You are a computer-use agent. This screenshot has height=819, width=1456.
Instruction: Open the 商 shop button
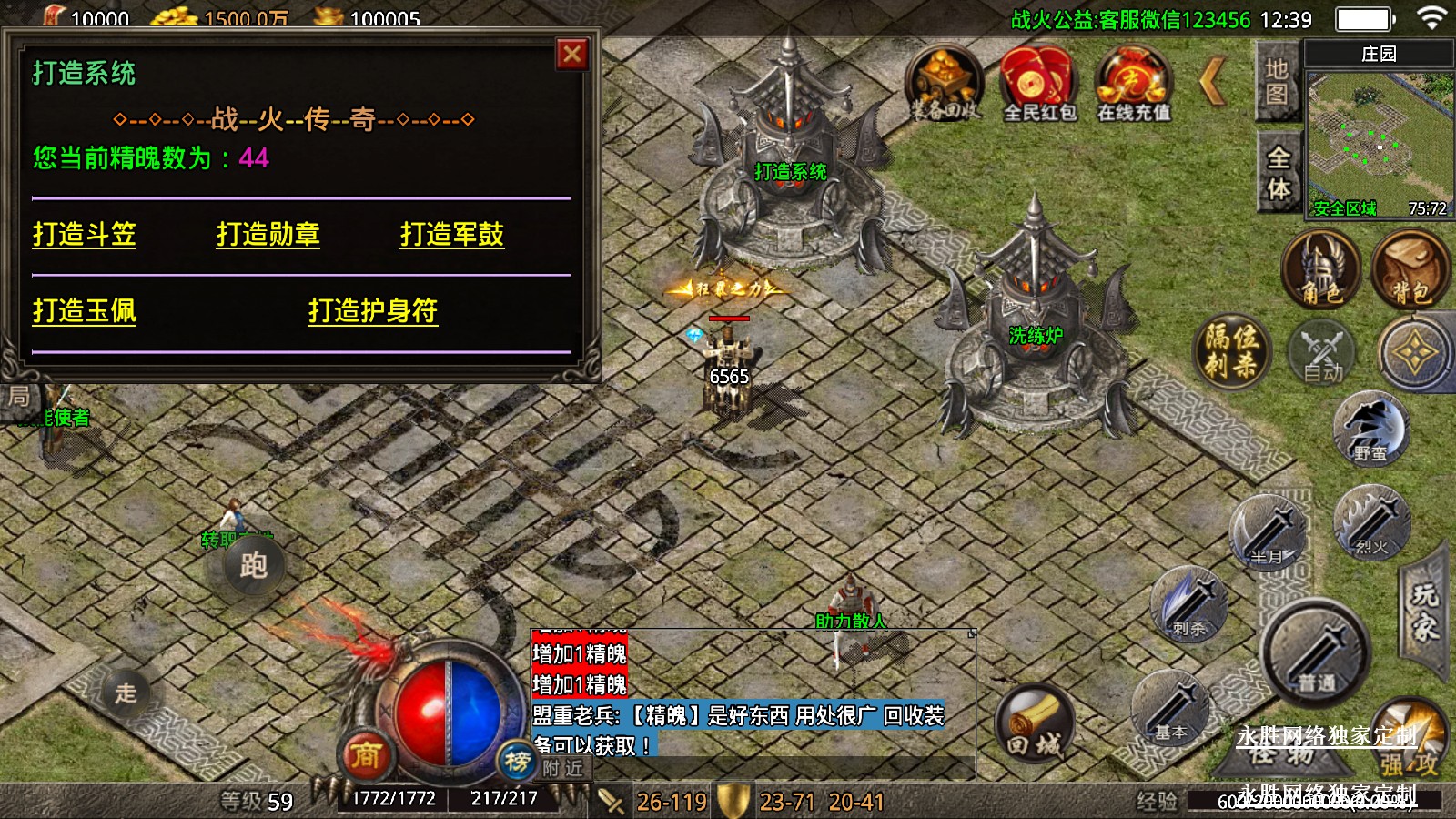tap(366, 754)
